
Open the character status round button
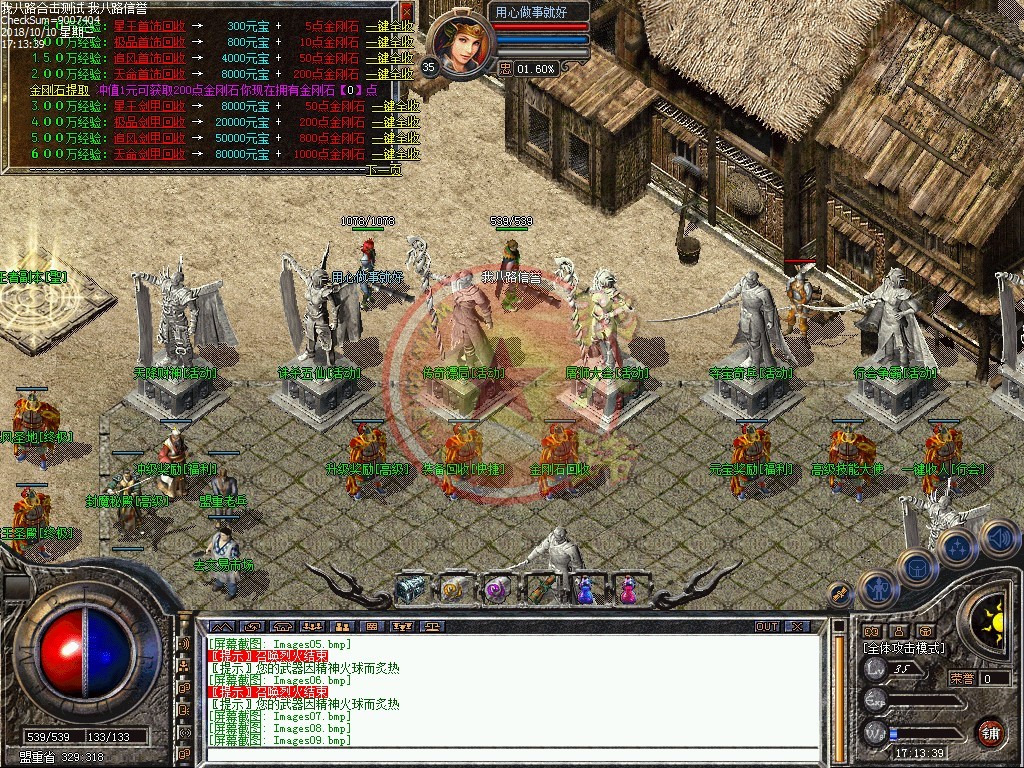click(x=877, y=590)
